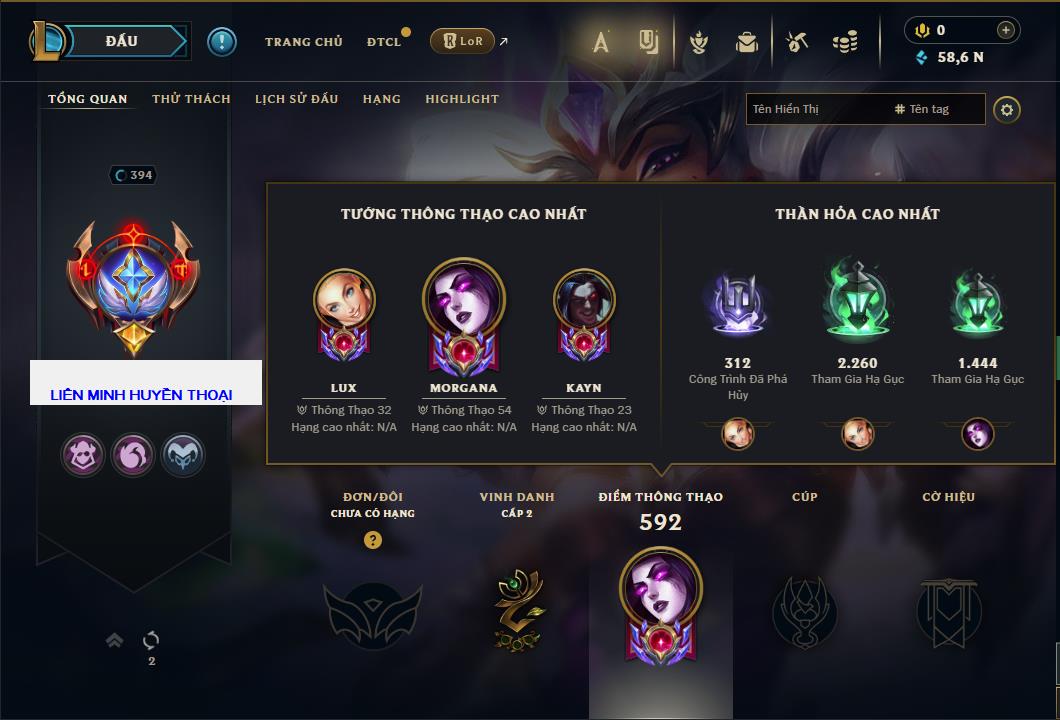Screen dimensions: 1060x720
Task: Open the store coins icon
Action: click(845, 42)
